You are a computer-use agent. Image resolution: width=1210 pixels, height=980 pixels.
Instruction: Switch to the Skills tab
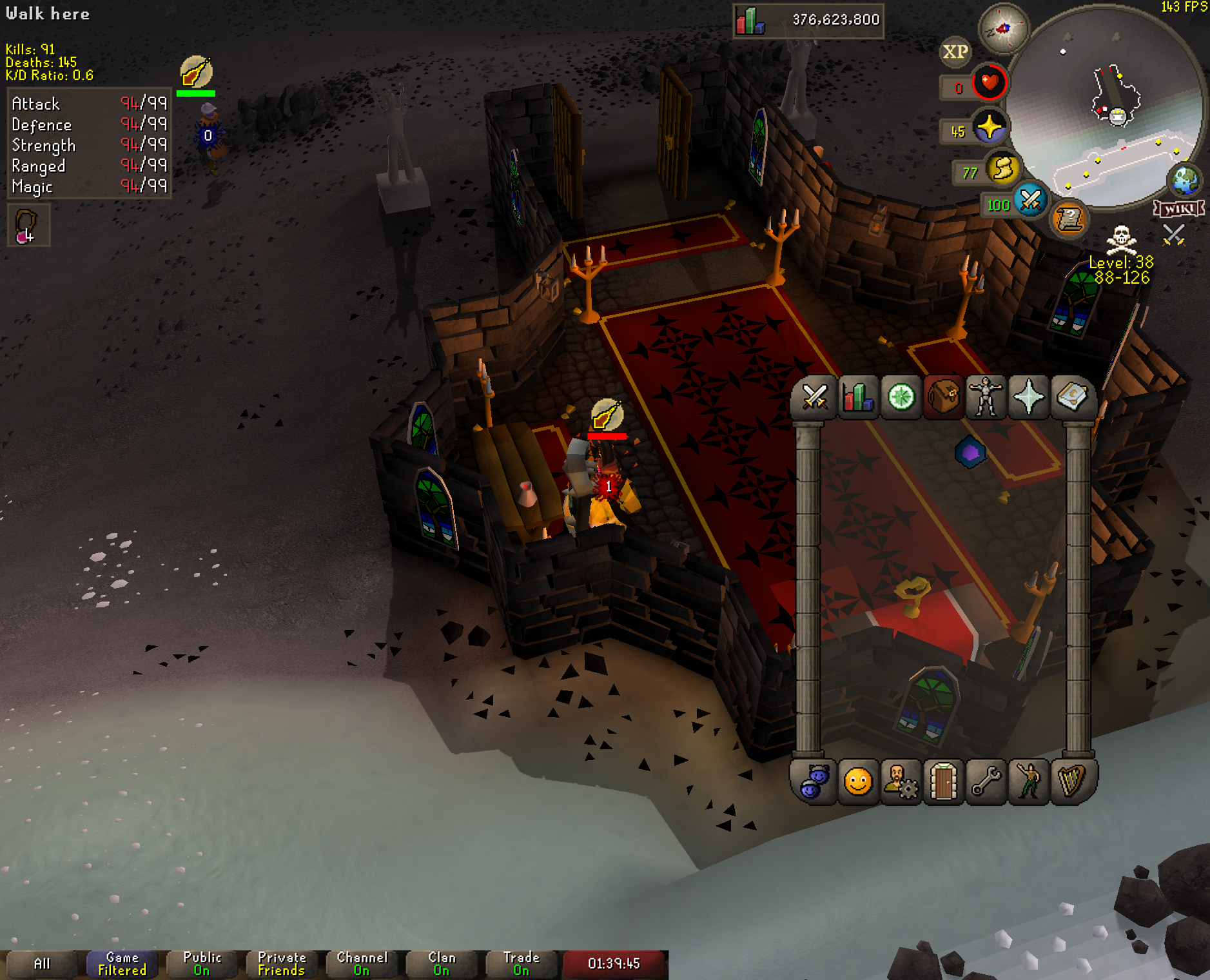[857, 397]
